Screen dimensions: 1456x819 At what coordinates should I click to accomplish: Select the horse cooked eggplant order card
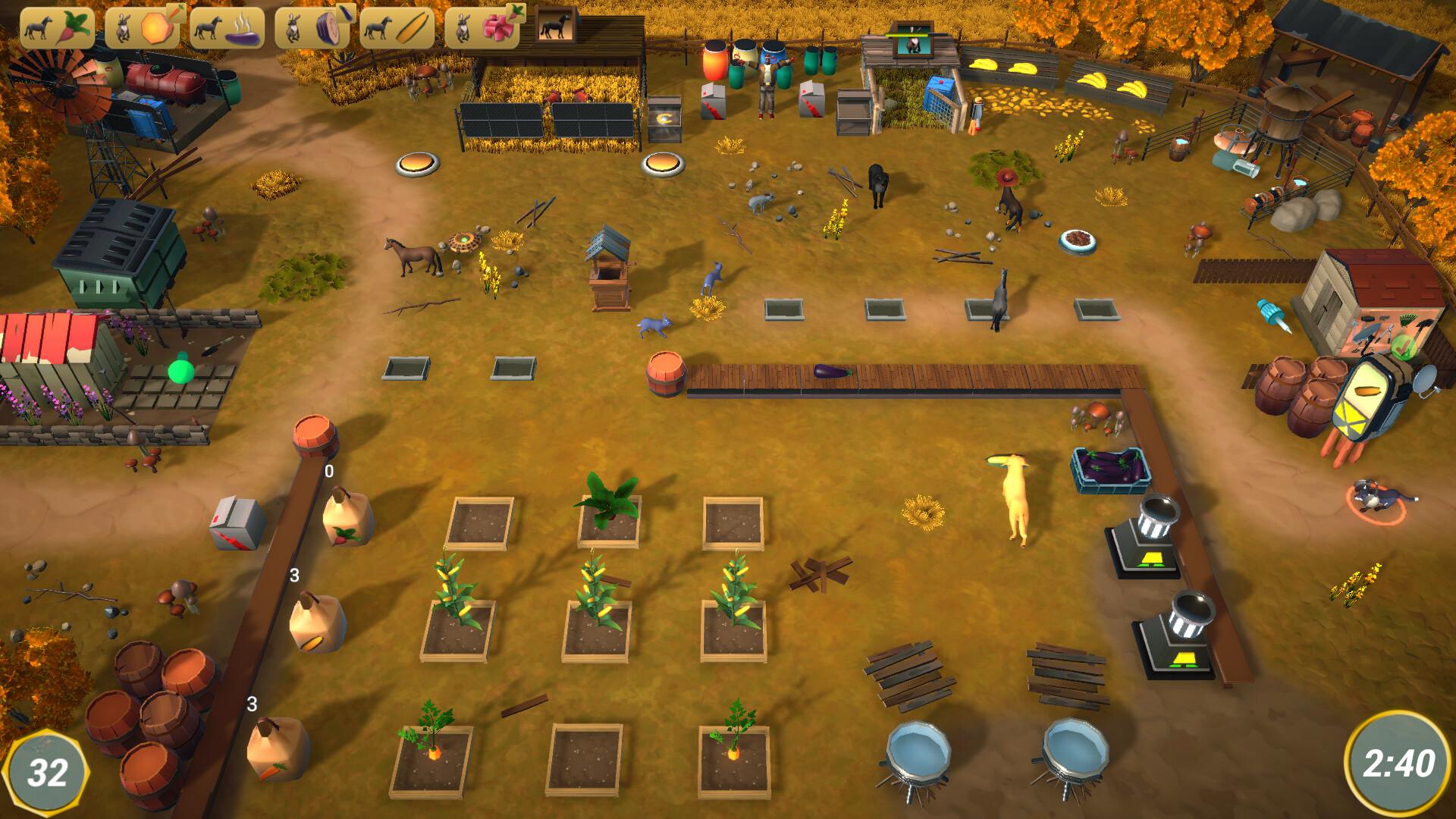click(x=227, y=27)
